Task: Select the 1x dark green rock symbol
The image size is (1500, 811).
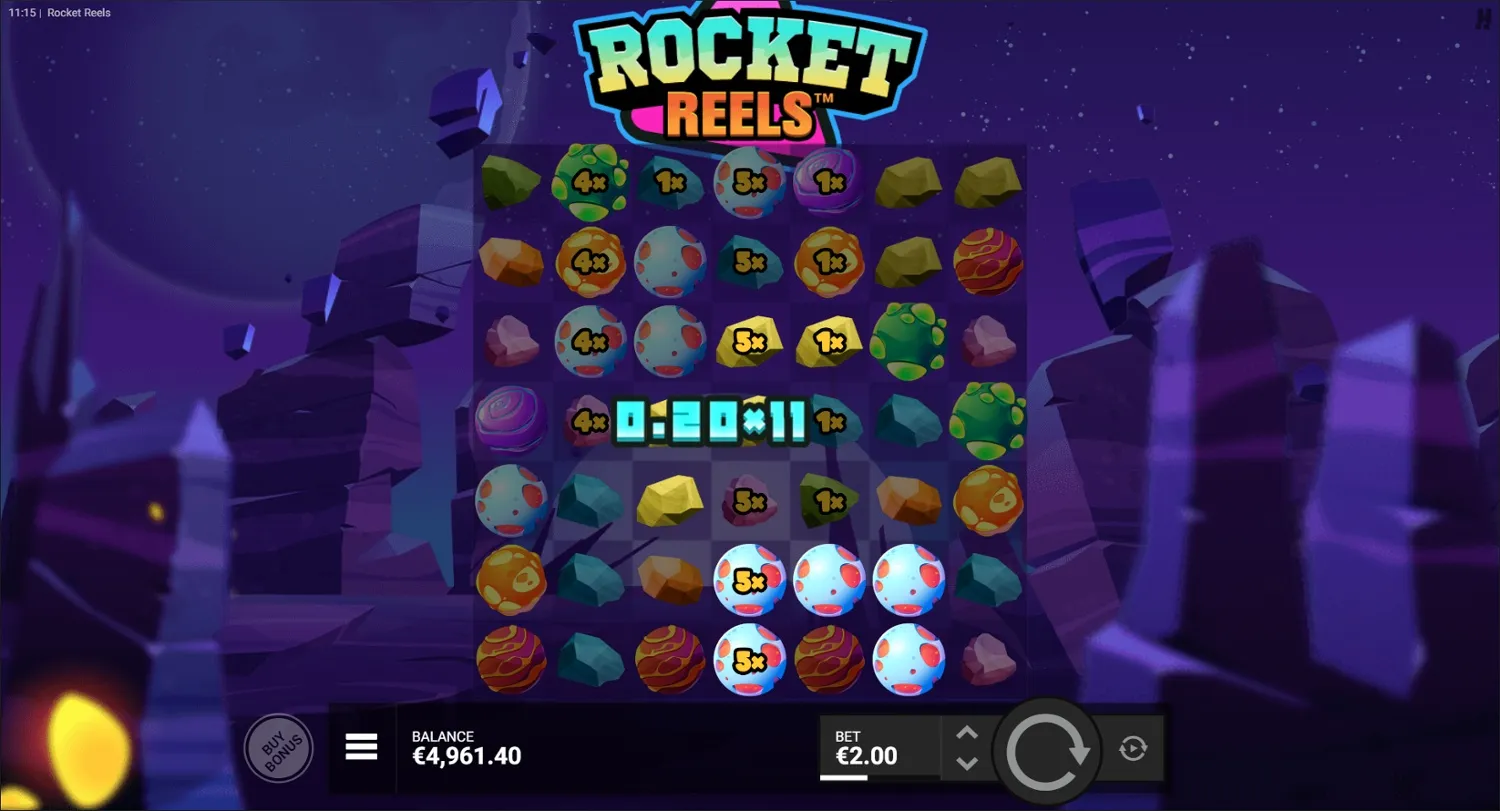Action: pyautogui.click(x=830, y=500)
